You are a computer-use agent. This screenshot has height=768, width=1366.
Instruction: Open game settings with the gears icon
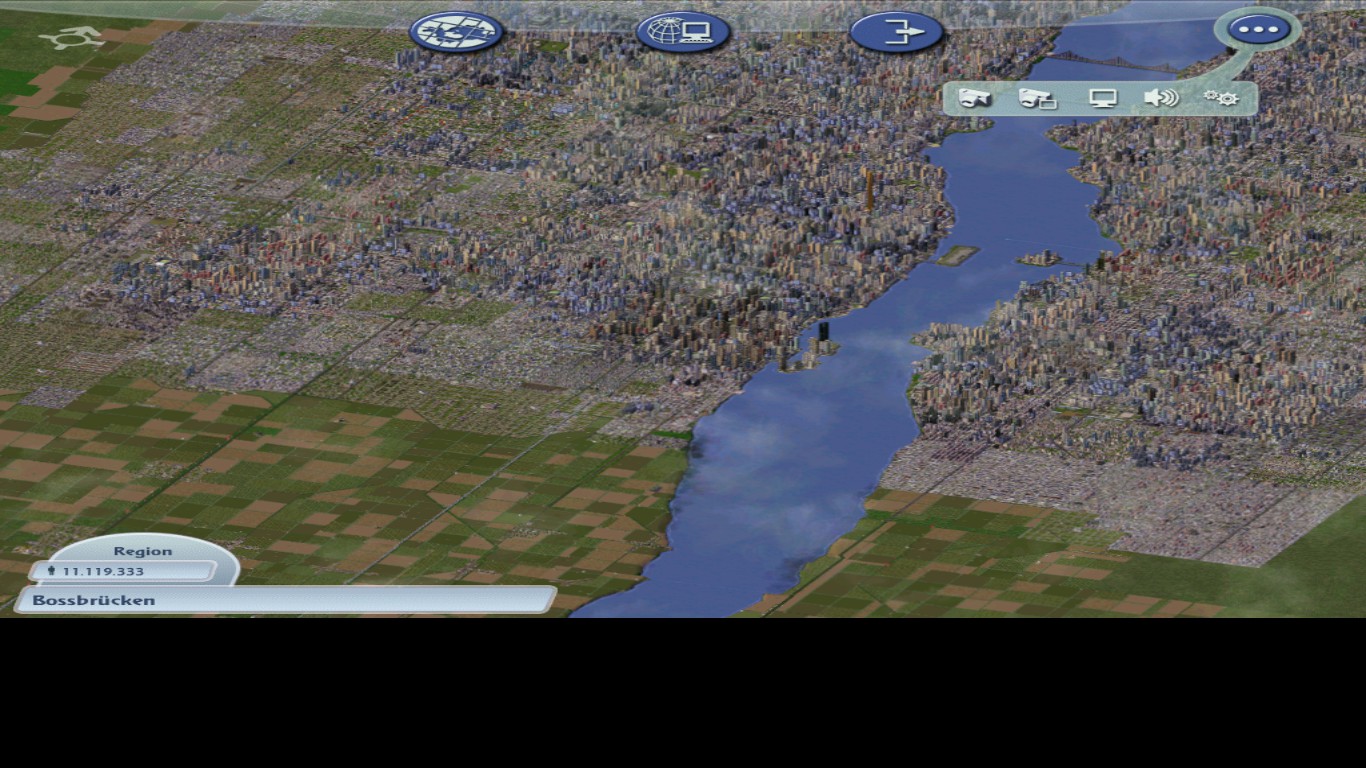click(1222, 97)
